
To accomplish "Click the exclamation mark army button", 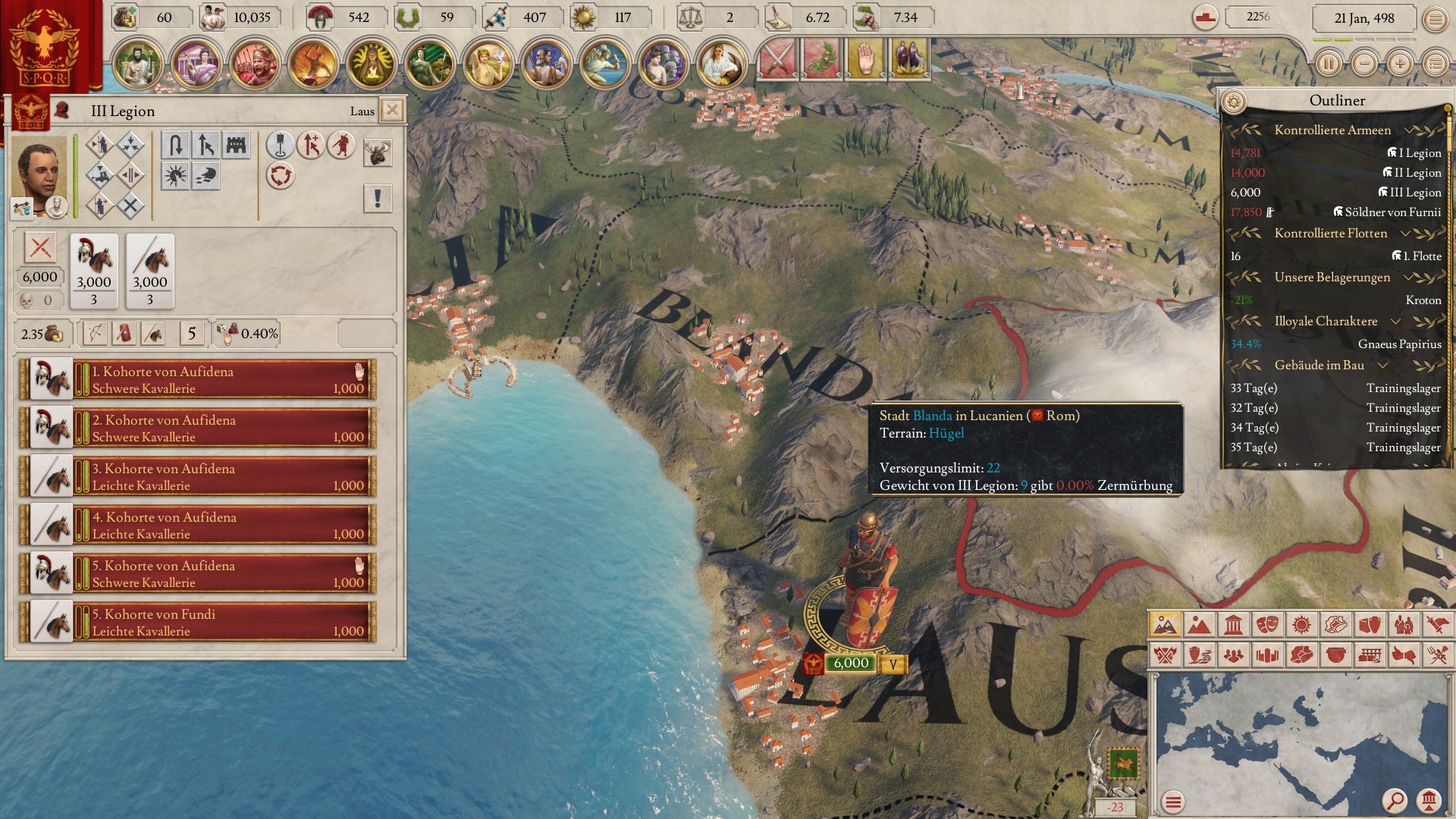I will 377,199.
